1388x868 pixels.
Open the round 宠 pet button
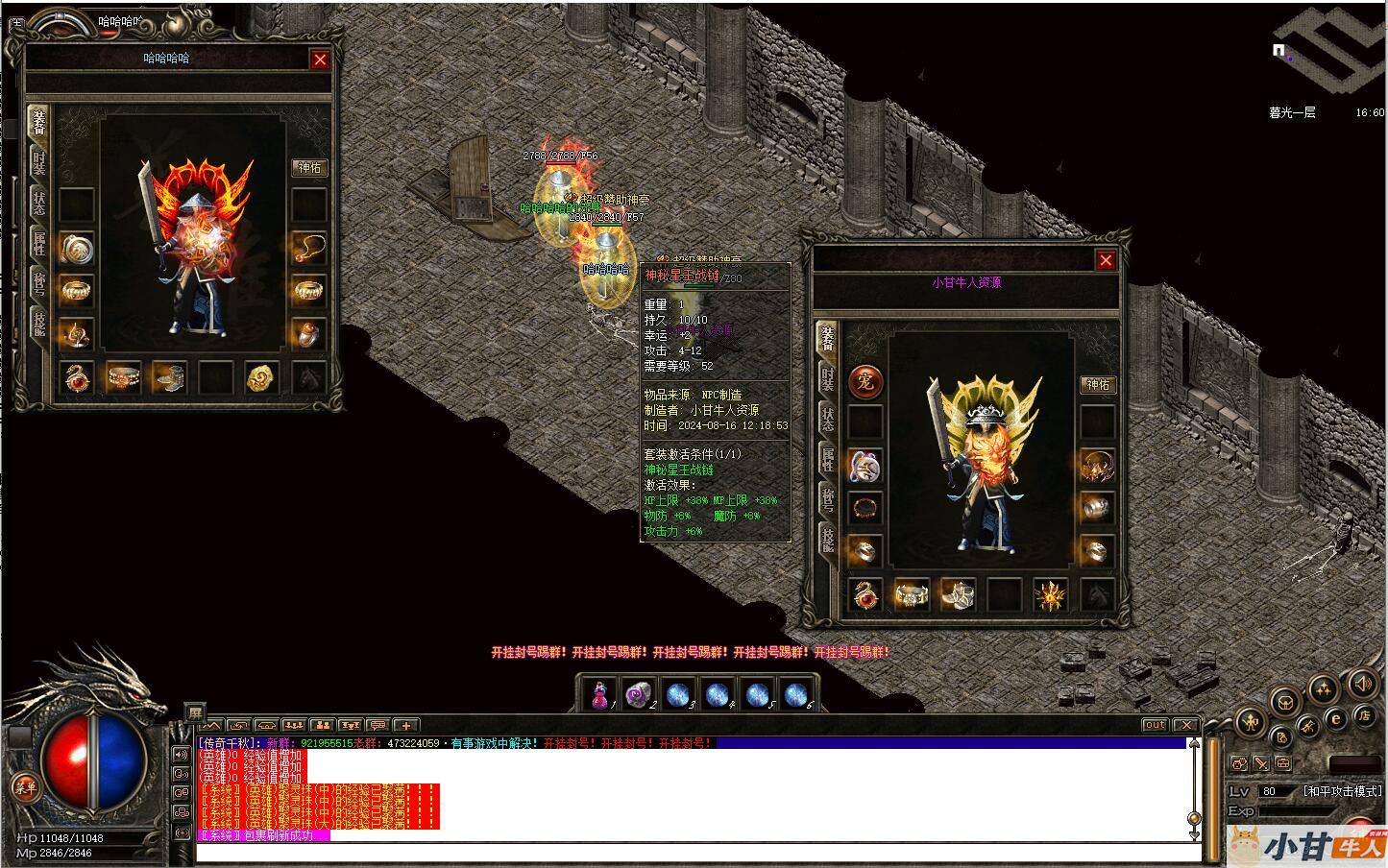[x=865, y=381]
